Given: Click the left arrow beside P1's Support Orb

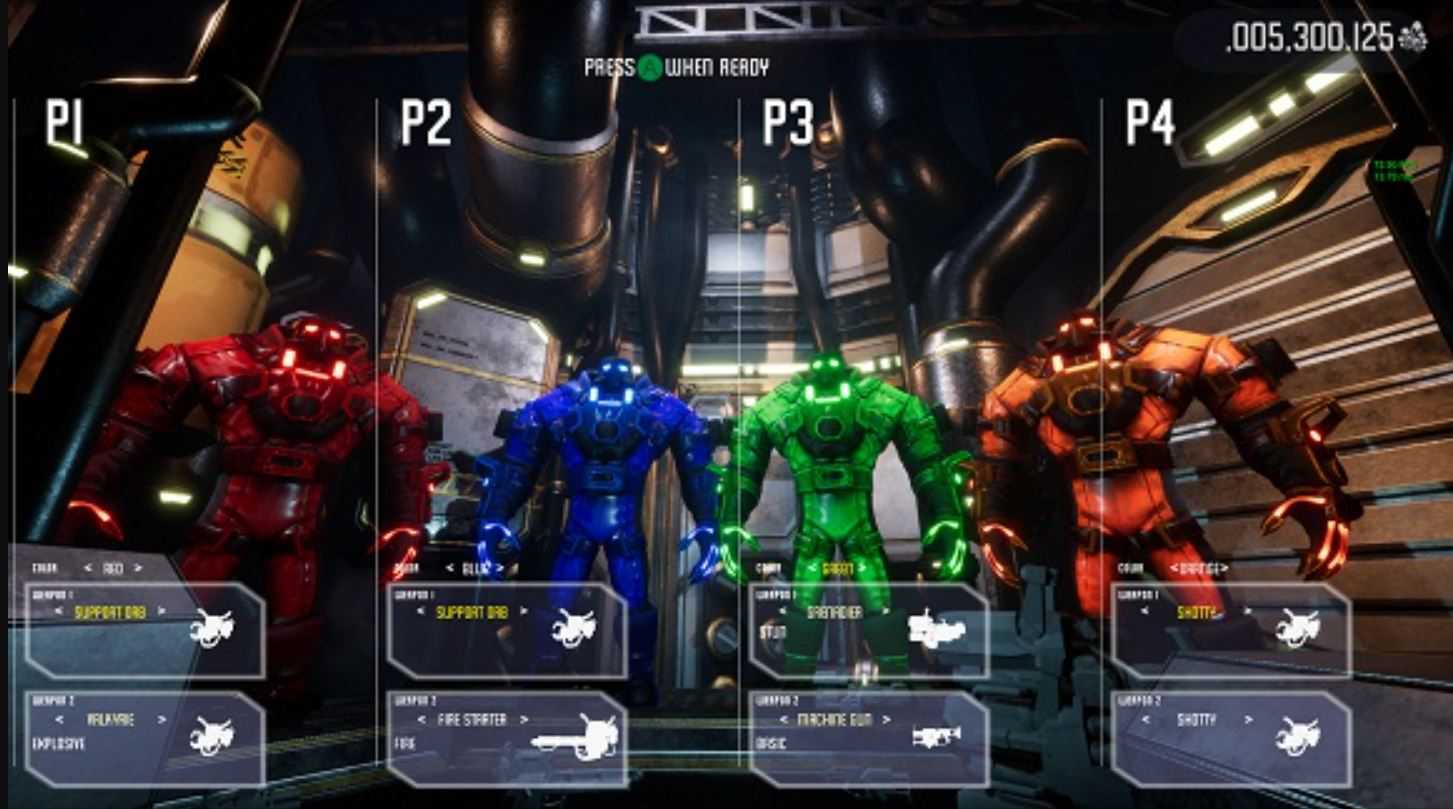Looking at the screenshot, I should tap(59, 612).
